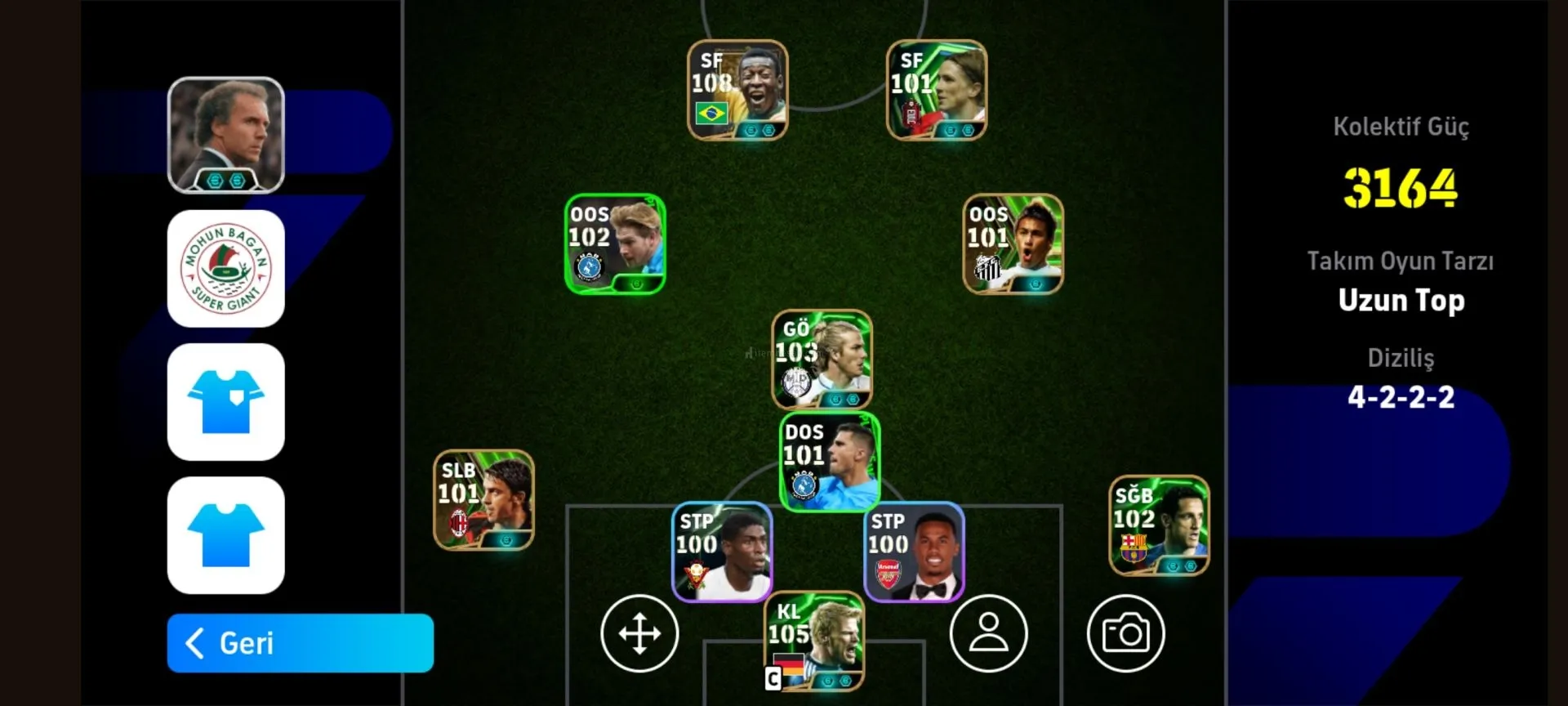
Task: Pick the OOS 102 midfielder card
Action: pyautogui.click(x=615, y=244)
